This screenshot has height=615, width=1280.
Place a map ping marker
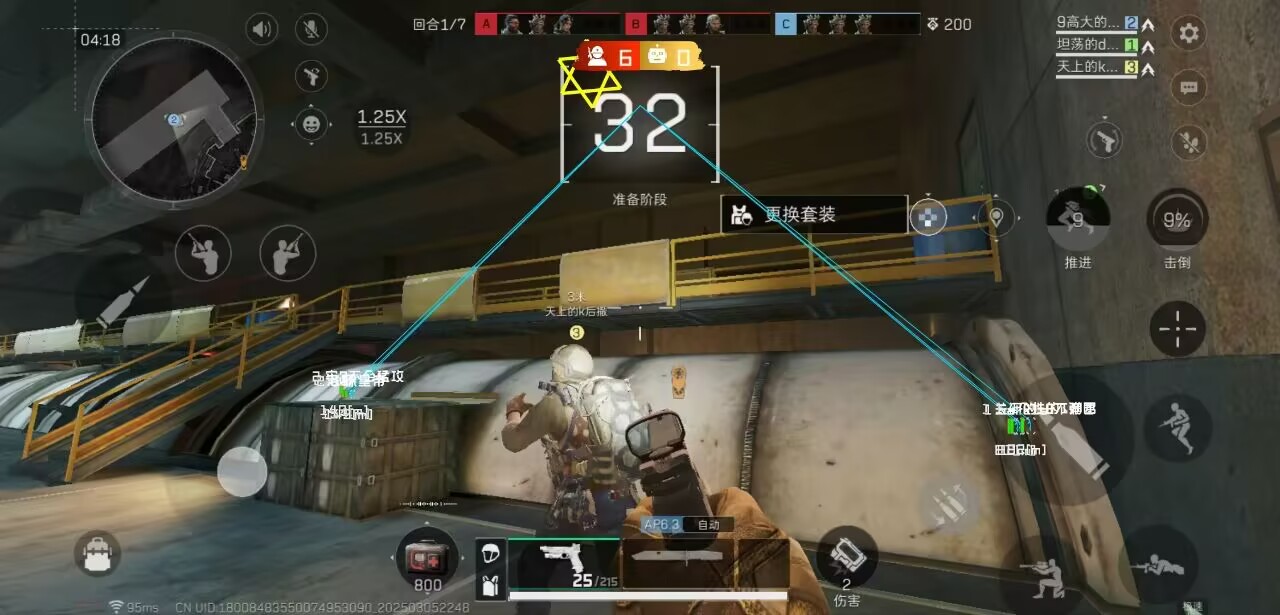[996, 215]
